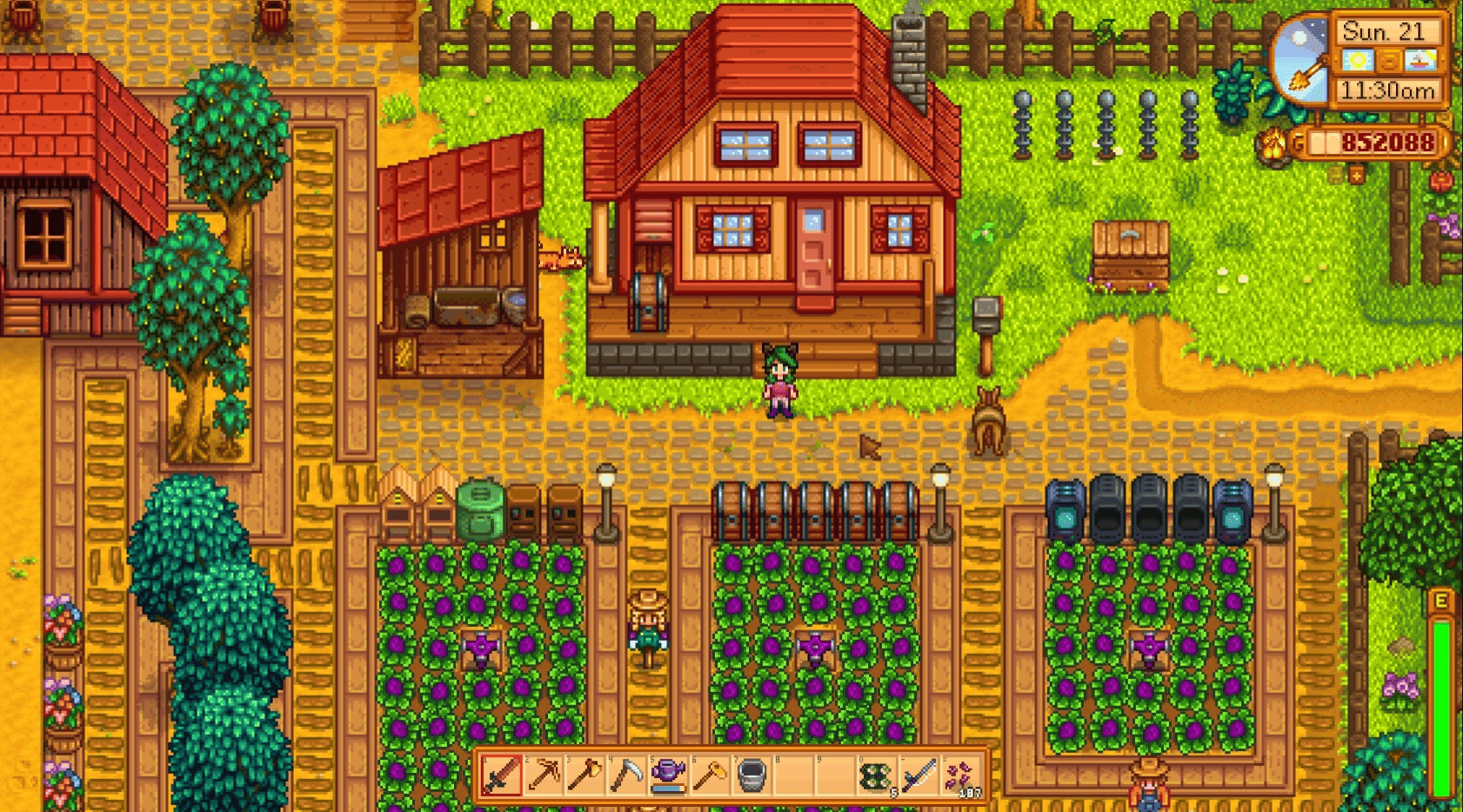Click the time display reading 11:30am
This screenshot has height=812, width=1463.
[x=1388, y=90]
